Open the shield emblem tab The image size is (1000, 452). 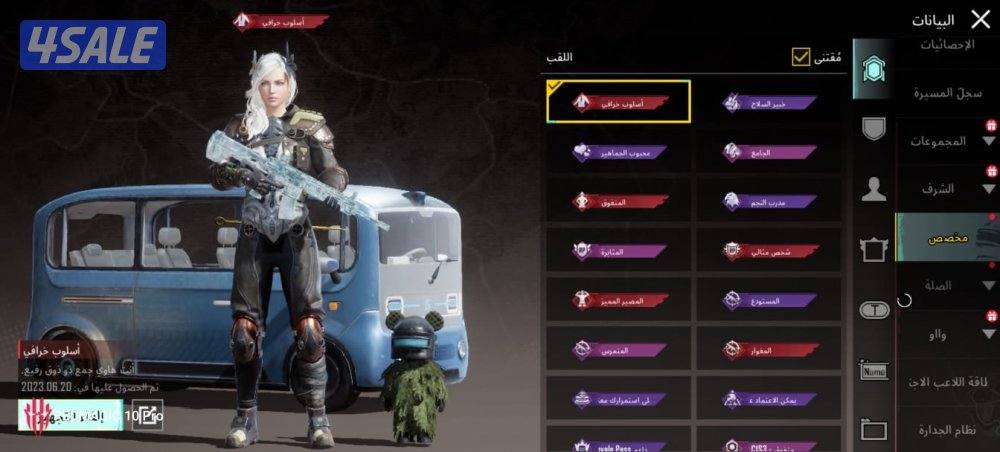point(874,128)
